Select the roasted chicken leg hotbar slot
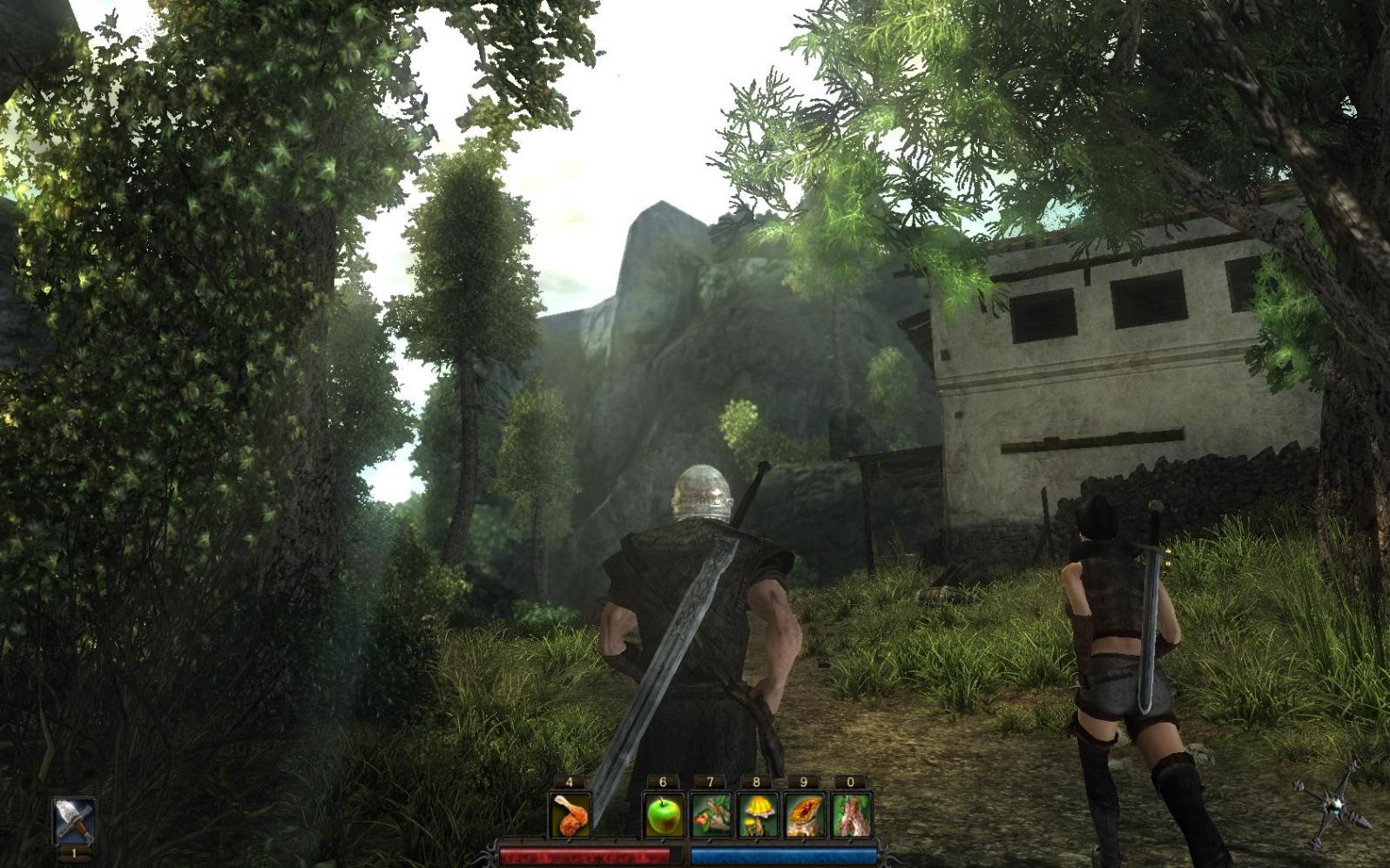This screenshot has height=868, width=1390. pos(570,815)
